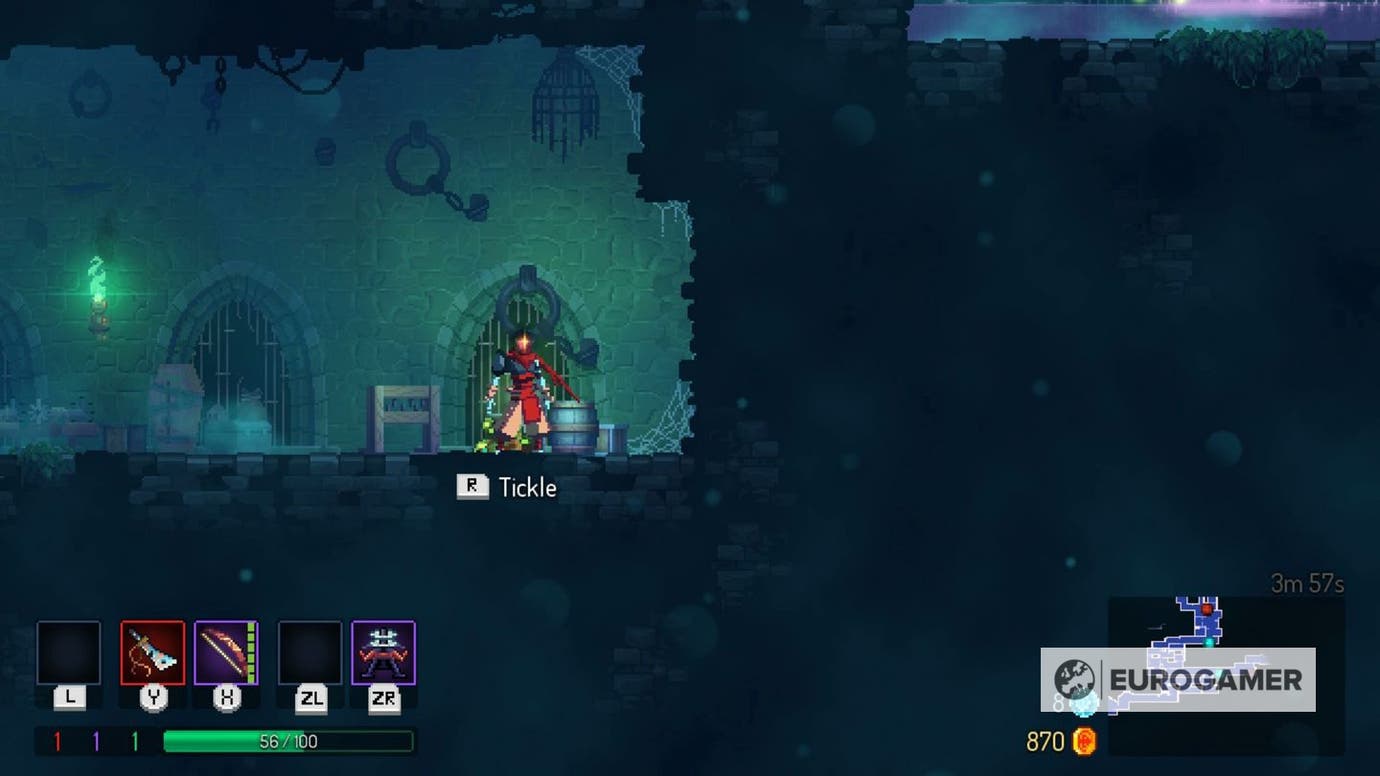Click the red flask counter showing 1

57,739
